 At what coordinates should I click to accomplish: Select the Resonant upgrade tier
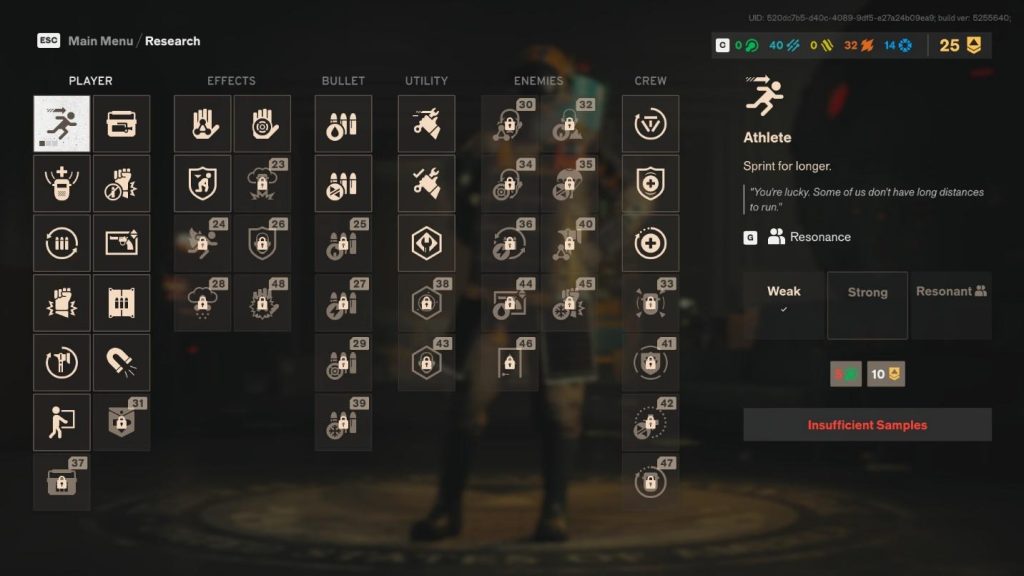pos(951,305)
